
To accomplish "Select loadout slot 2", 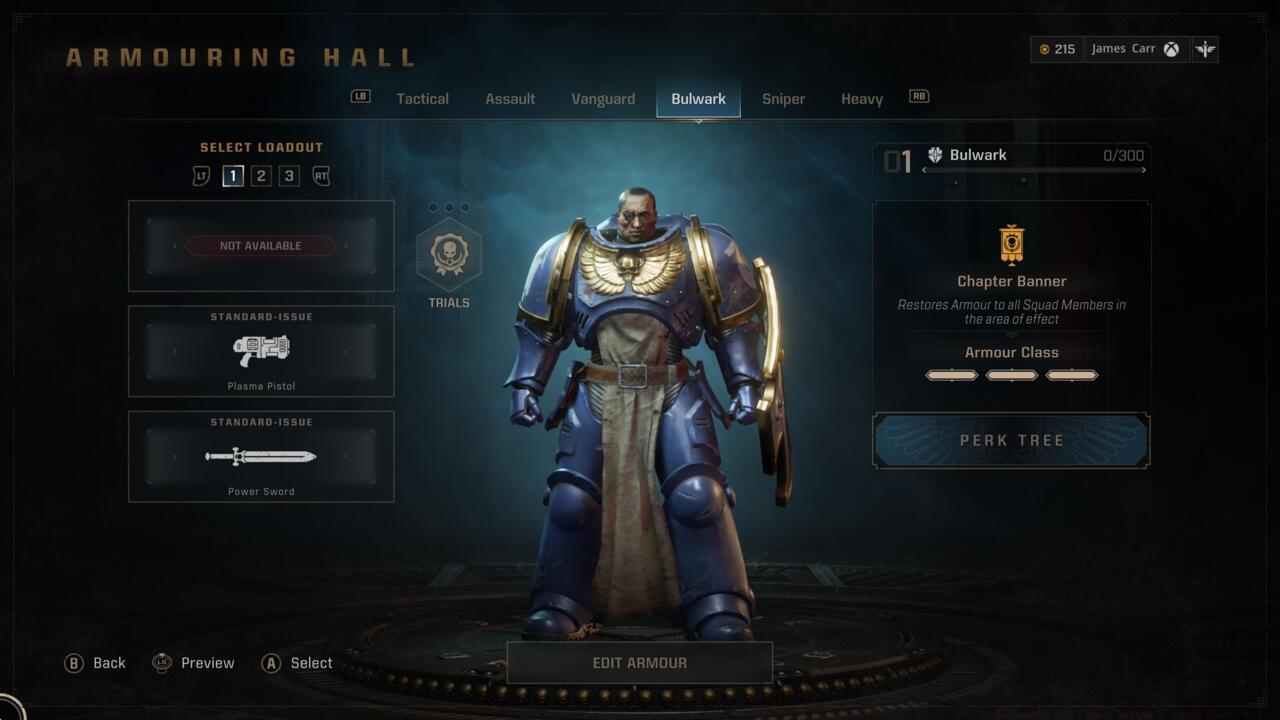I will click(261, 175).
